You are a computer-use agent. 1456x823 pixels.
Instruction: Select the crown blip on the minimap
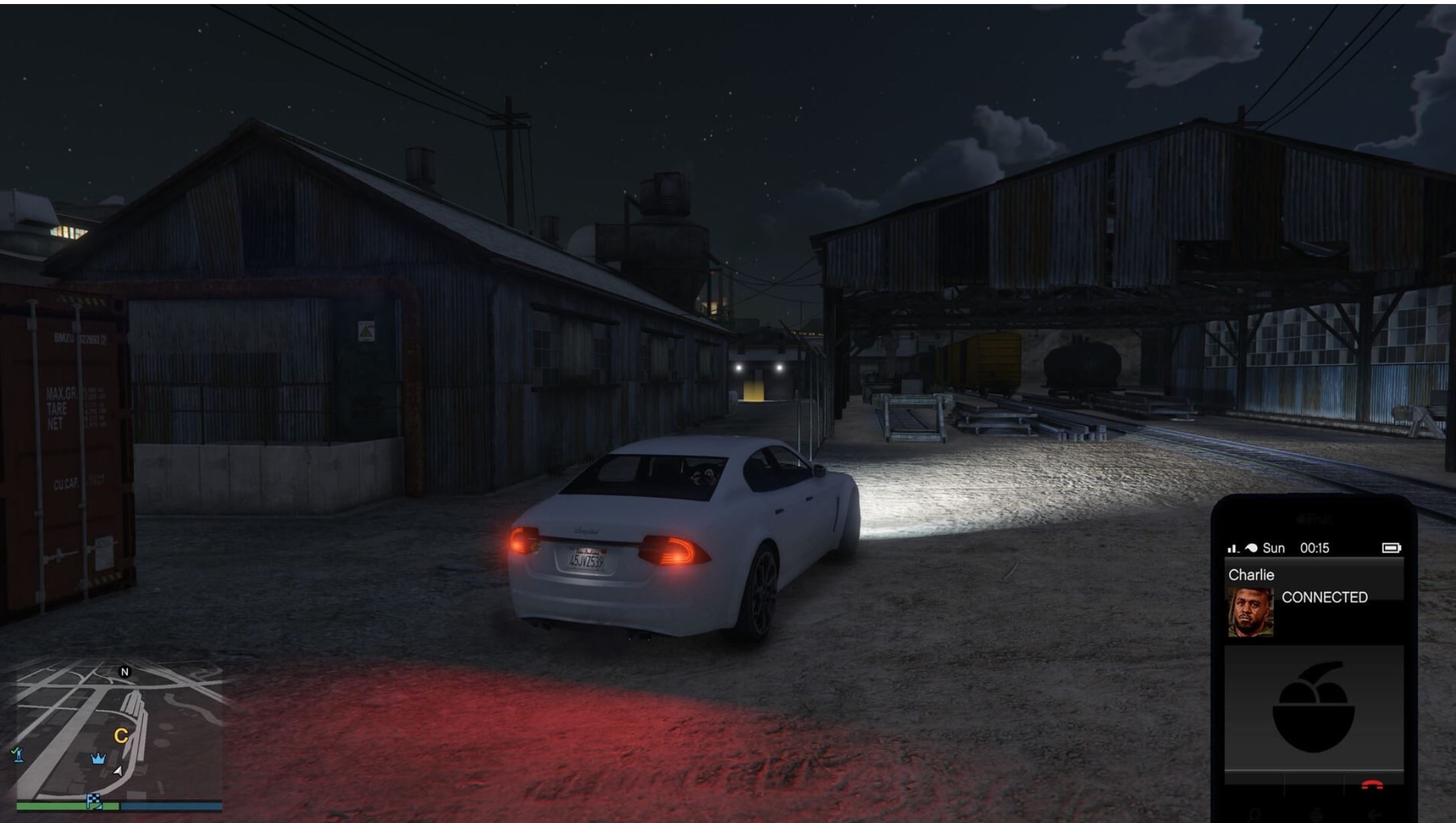tap(98, 759)
